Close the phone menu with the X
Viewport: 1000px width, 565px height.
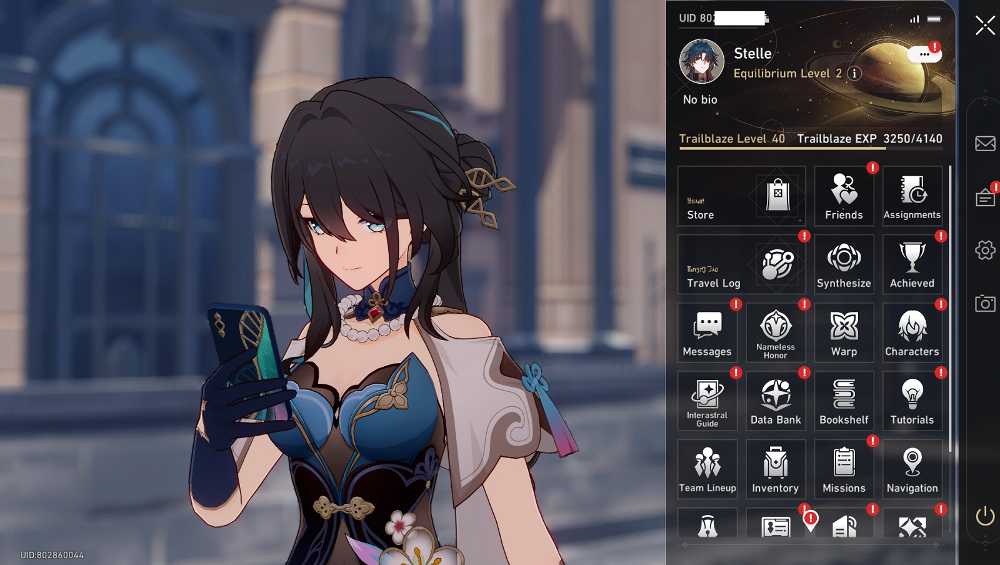click(985, 26)
